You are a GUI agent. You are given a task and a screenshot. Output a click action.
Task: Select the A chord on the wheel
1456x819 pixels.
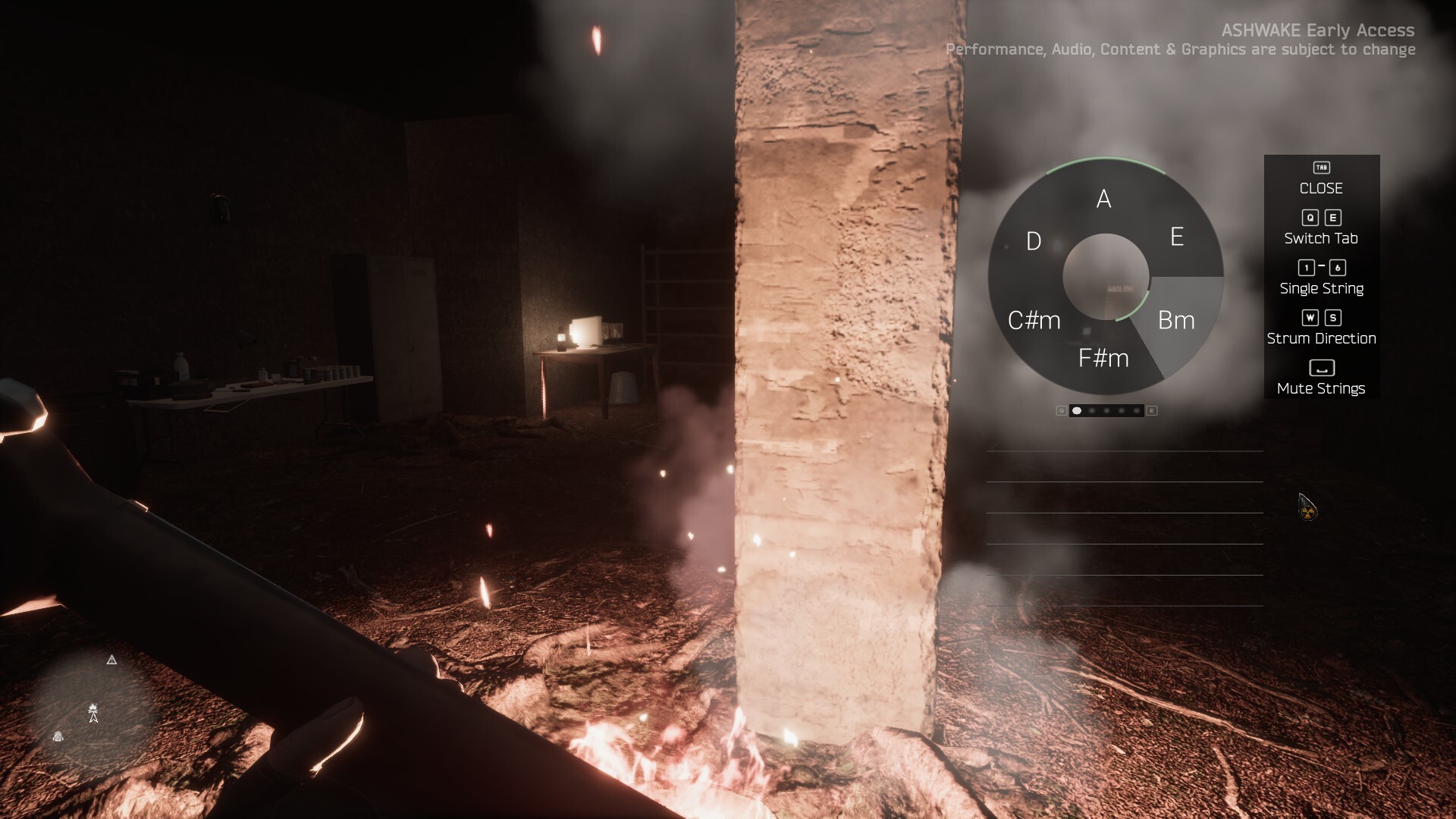[1104, 199]
